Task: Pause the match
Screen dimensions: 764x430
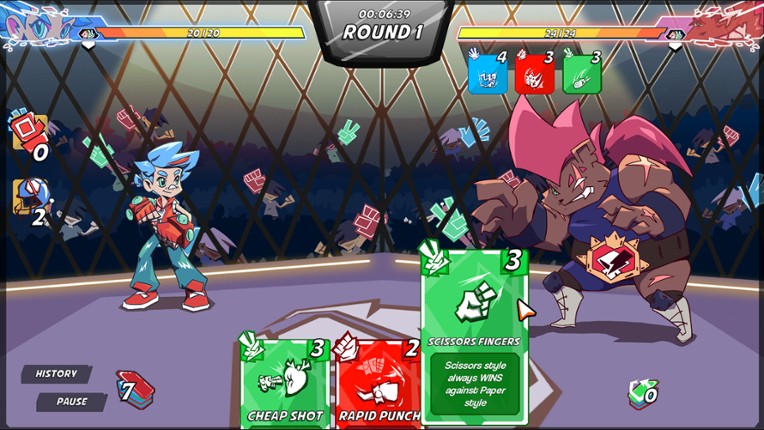Action: [70, 402]
